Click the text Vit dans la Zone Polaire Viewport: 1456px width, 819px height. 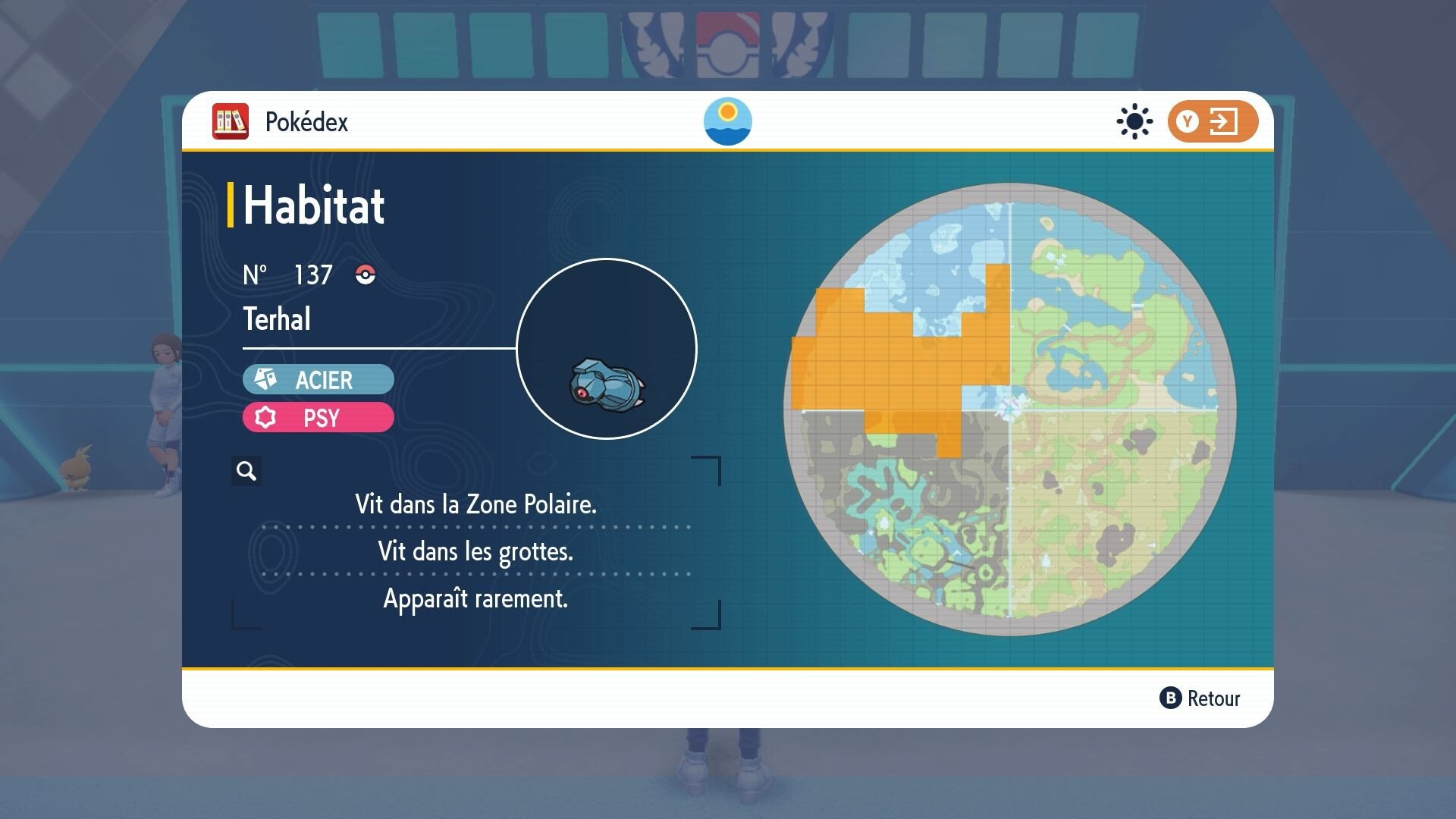click(475, 504)
